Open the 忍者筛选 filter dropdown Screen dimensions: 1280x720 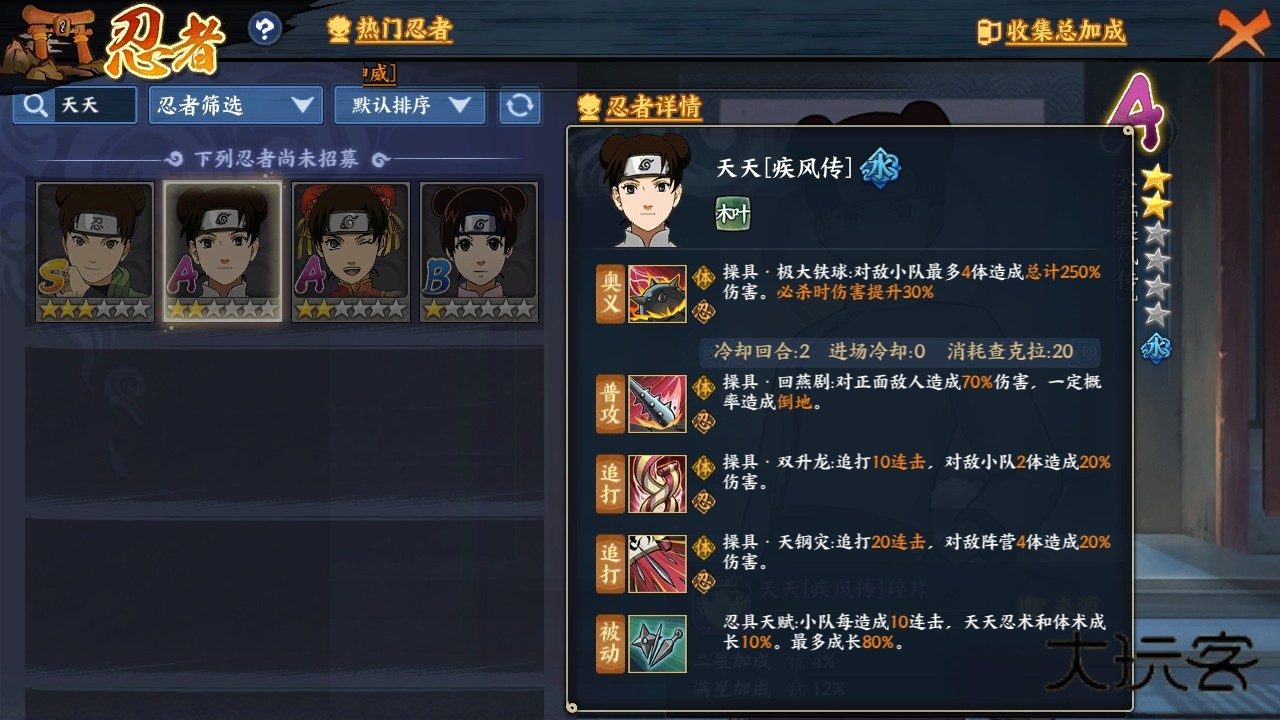pyautogui.click(x=235, y=105)
